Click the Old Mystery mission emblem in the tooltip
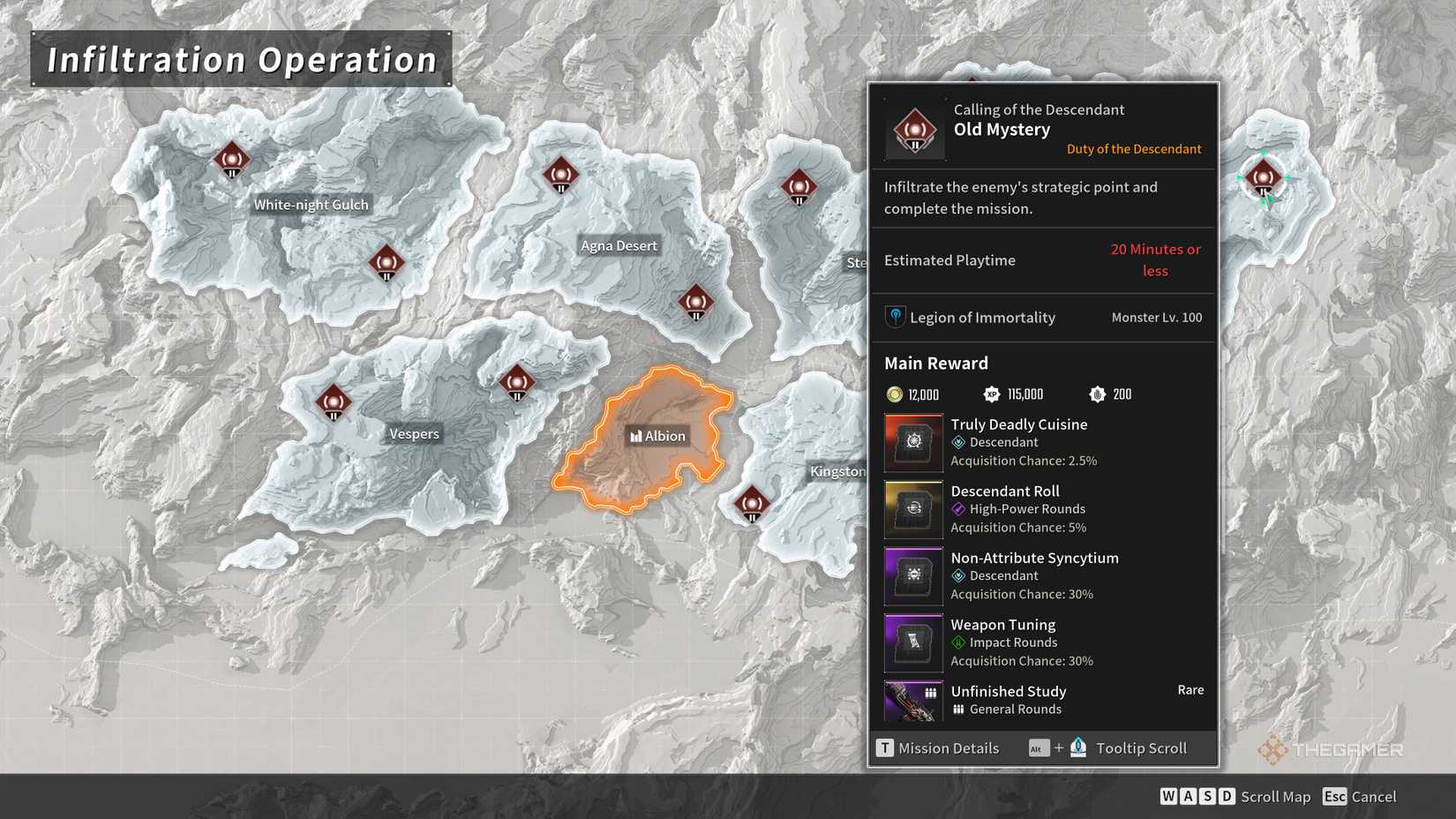This screenshot has height=819, width=1456. tap(913, 128)
